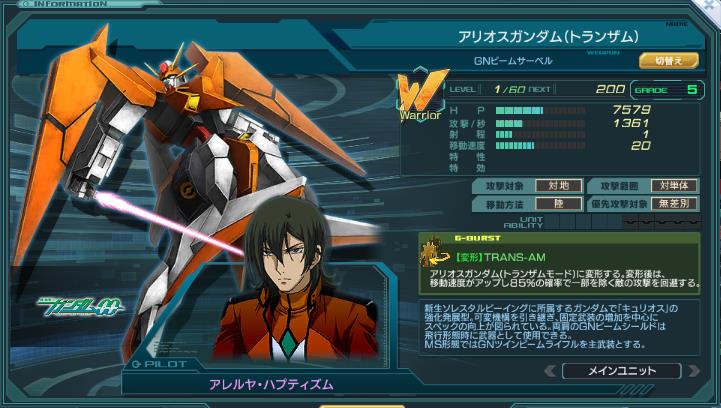
Task: Go to previous unit with left arrow
Action: pos(549,371)
